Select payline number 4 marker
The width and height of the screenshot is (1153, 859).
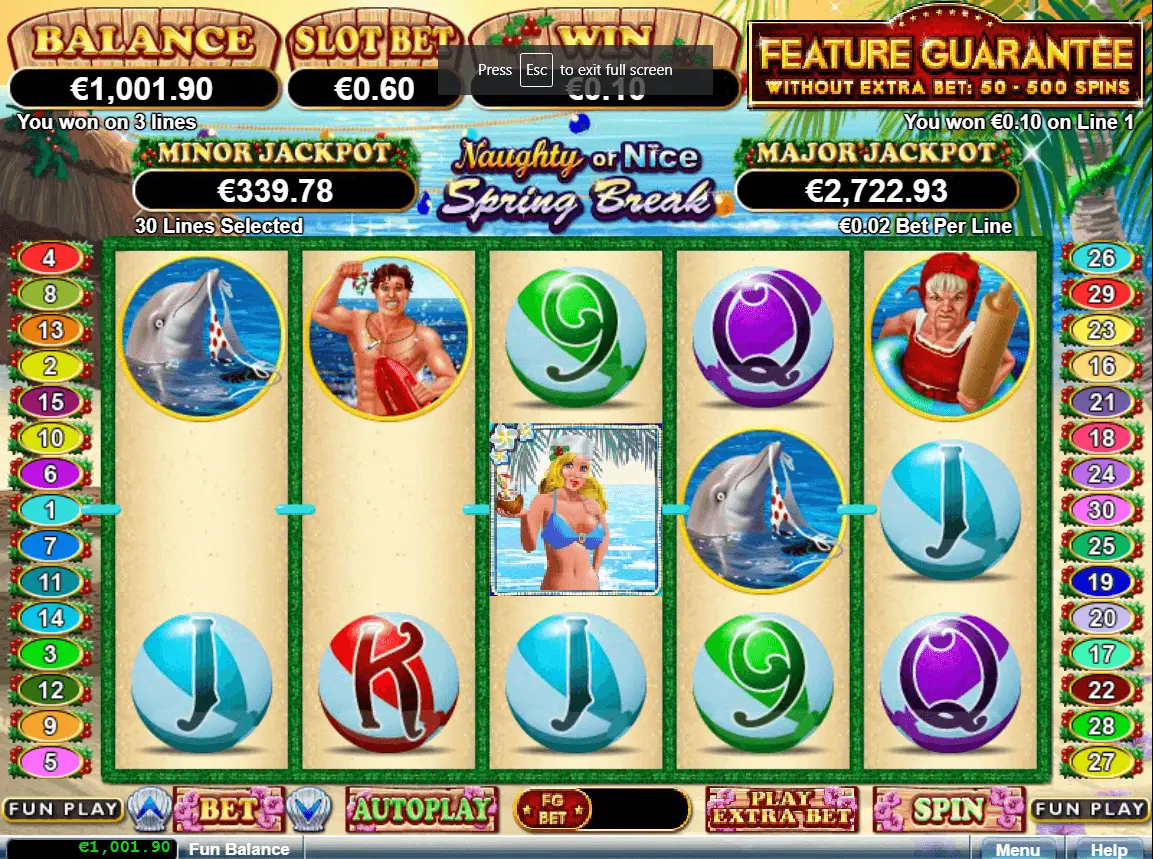(50, 259)
